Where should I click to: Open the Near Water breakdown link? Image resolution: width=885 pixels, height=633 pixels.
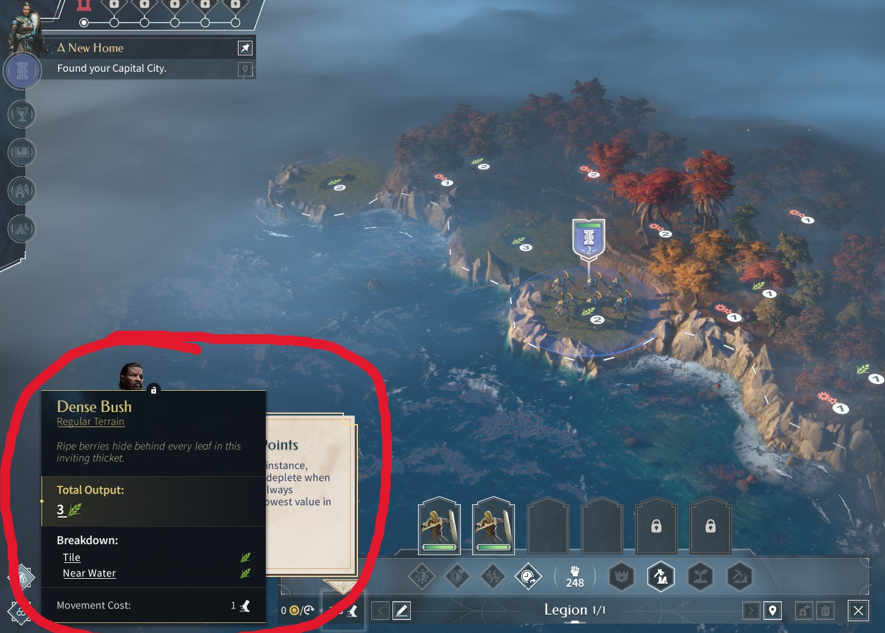click(89, 573)
